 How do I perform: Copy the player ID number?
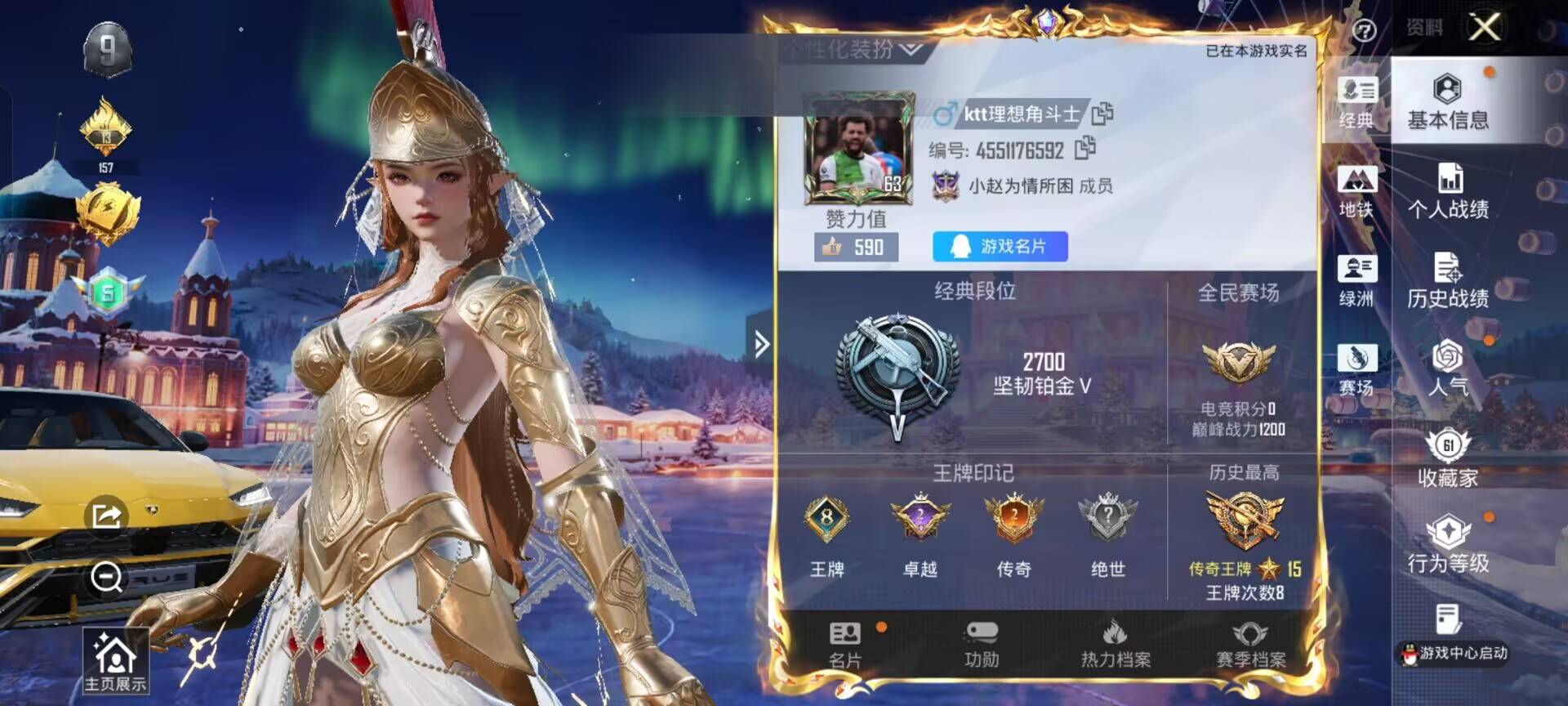coord(1085,148)
